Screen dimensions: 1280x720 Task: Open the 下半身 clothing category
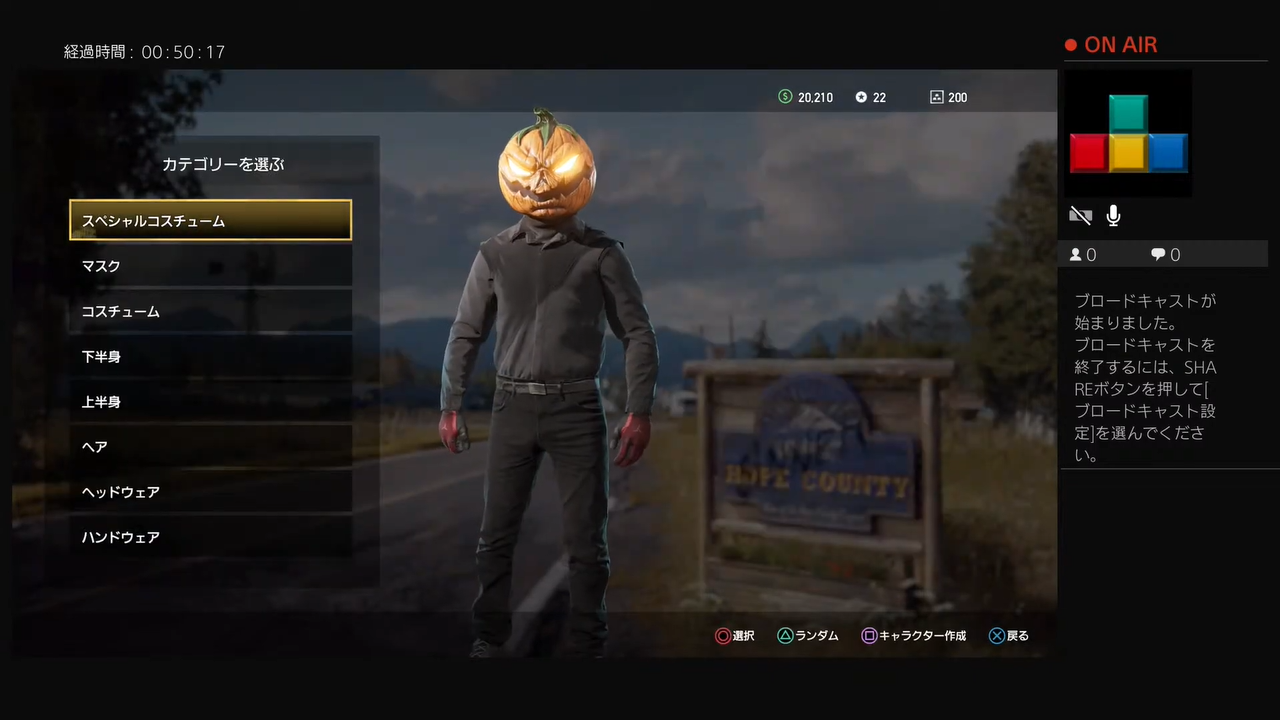point(210,357)
